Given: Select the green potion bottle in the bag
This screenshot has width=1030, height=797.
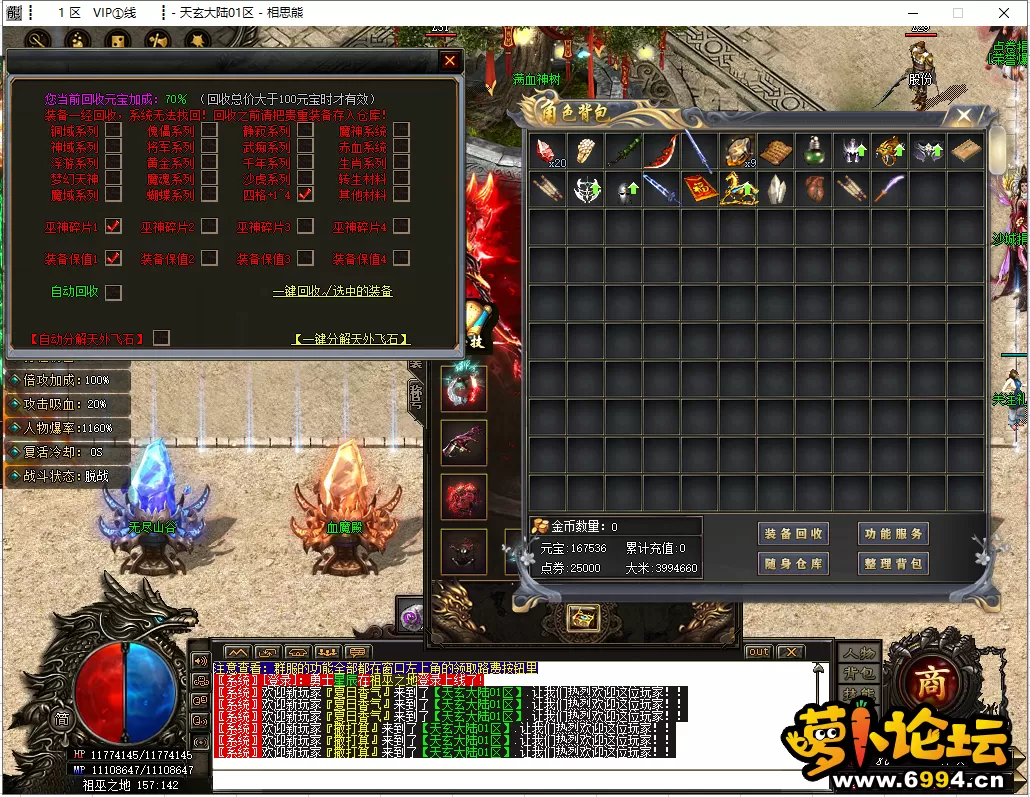Looking at the screenshot, I should 815,151.
